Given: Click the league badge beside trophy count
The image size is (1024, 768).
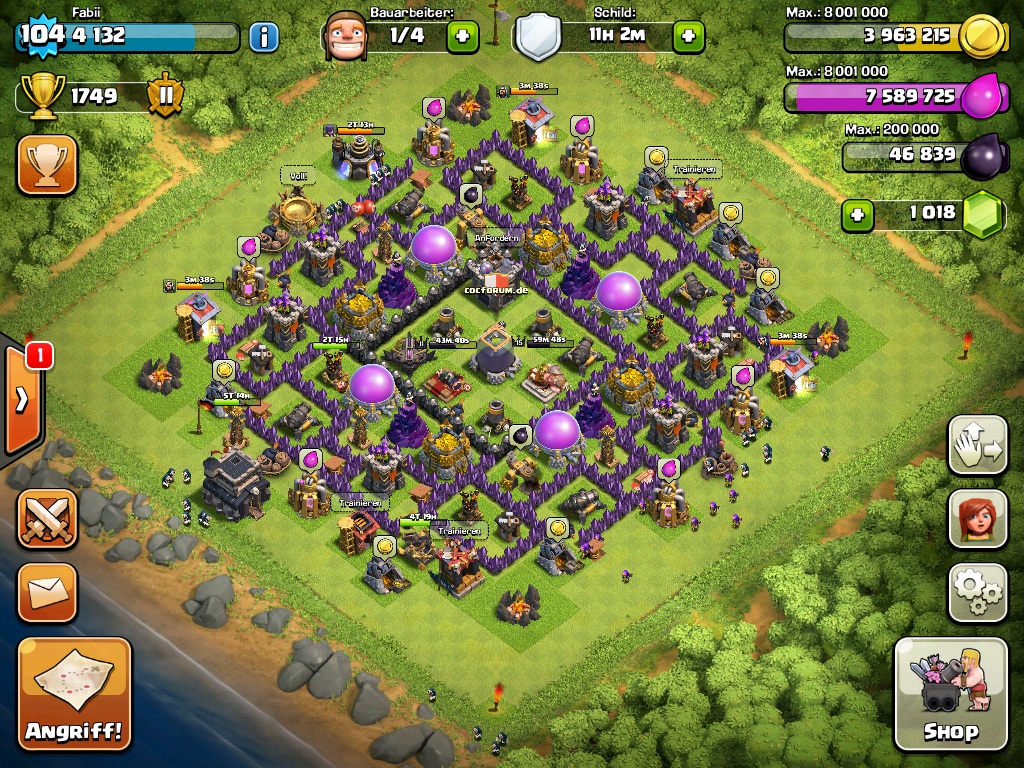Looking at the screenshot, I should (165, 96).
